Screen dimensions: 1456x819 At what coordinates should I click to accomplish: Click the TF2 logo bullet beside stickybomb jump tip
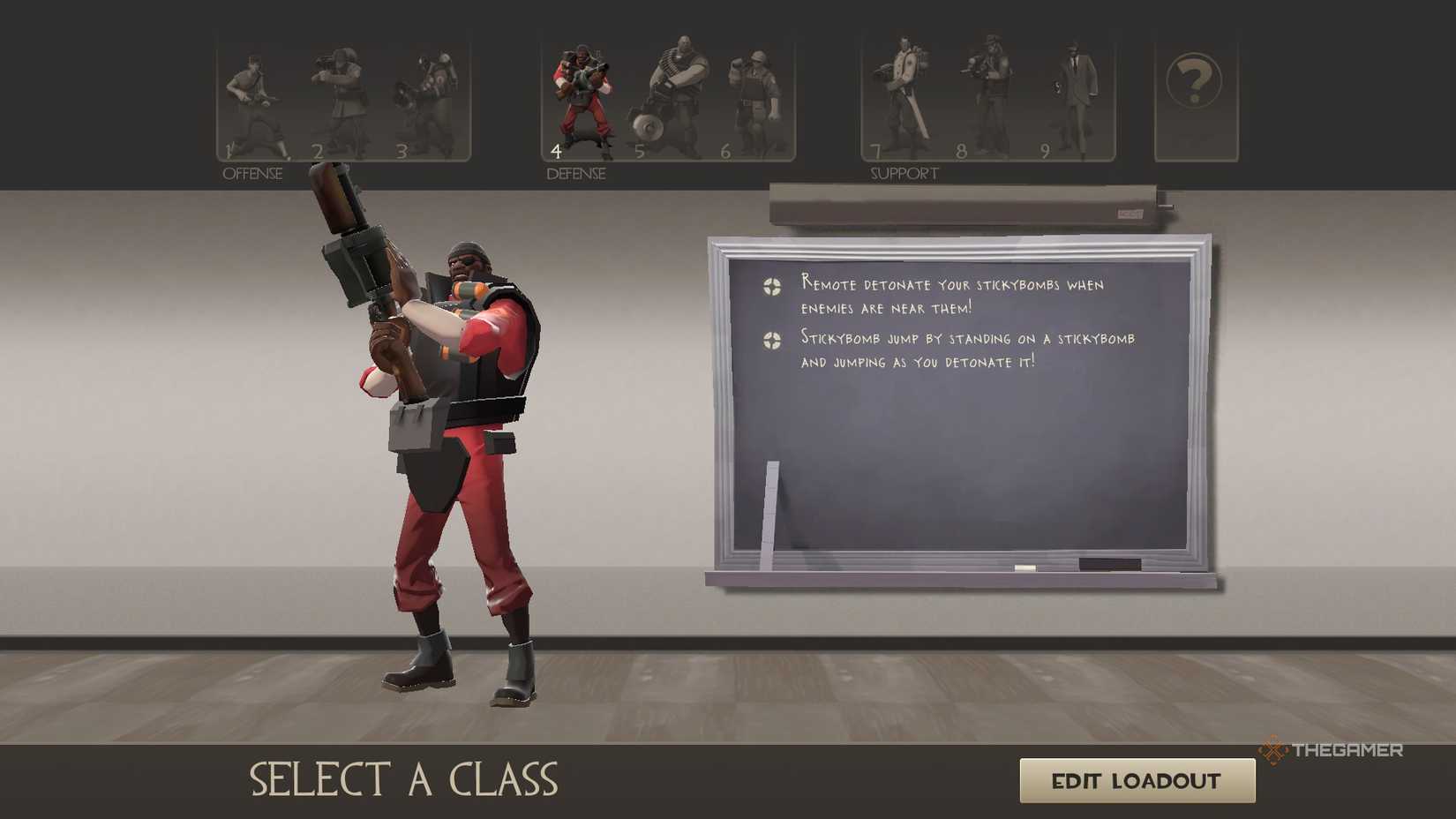click(772, 341)
